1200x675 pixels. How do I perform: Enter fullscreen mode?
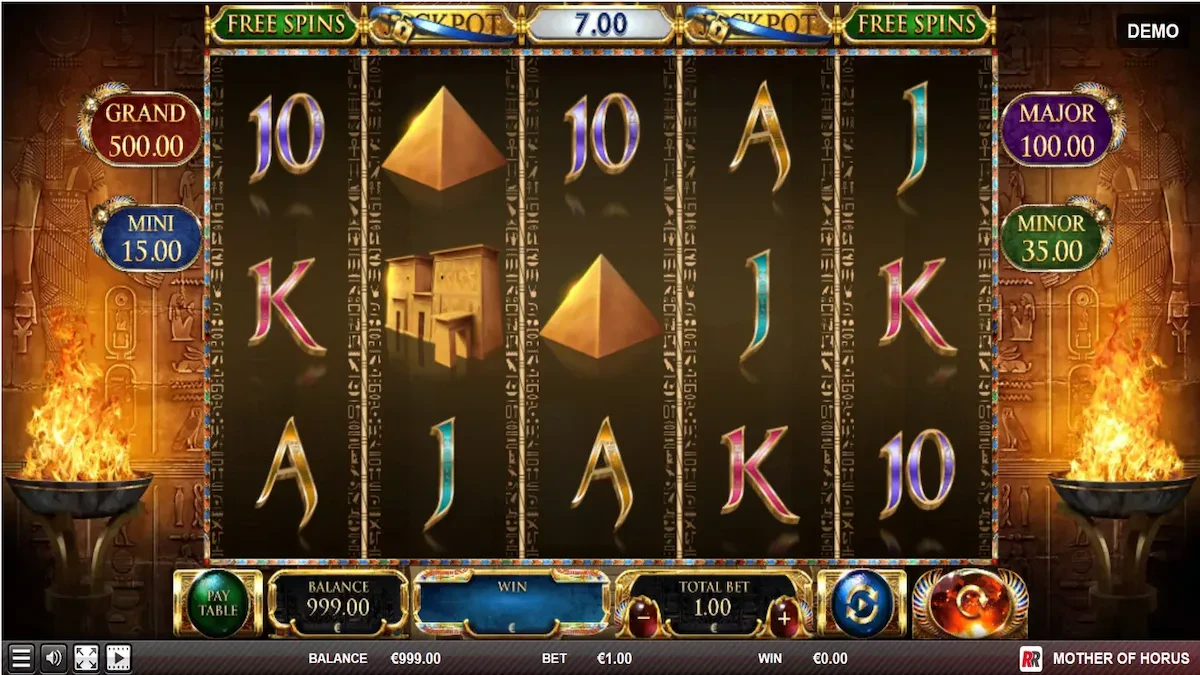coord(86,658)
